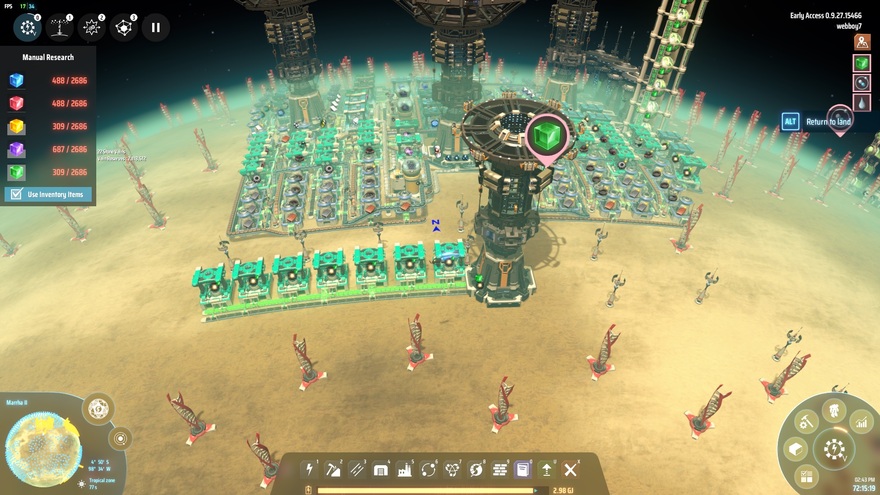Image resolution: width=880 pixels, height=495 pixels.
Task: Select the green cube display filter
Action: point(861,63)
